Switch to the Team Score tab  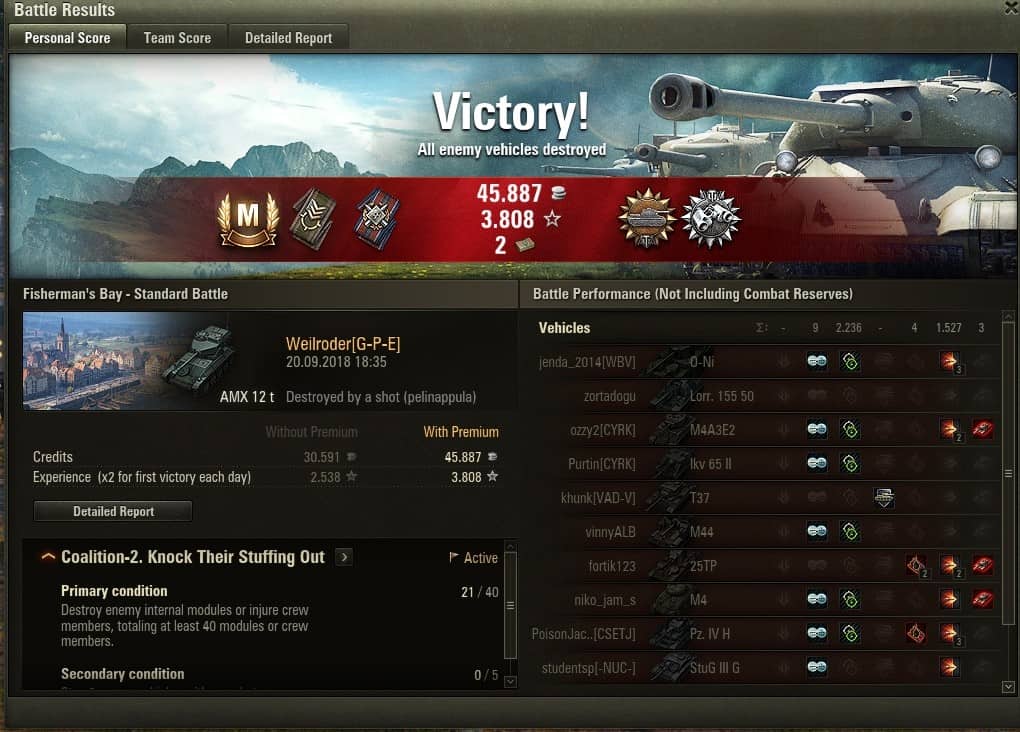coord(177,38)
